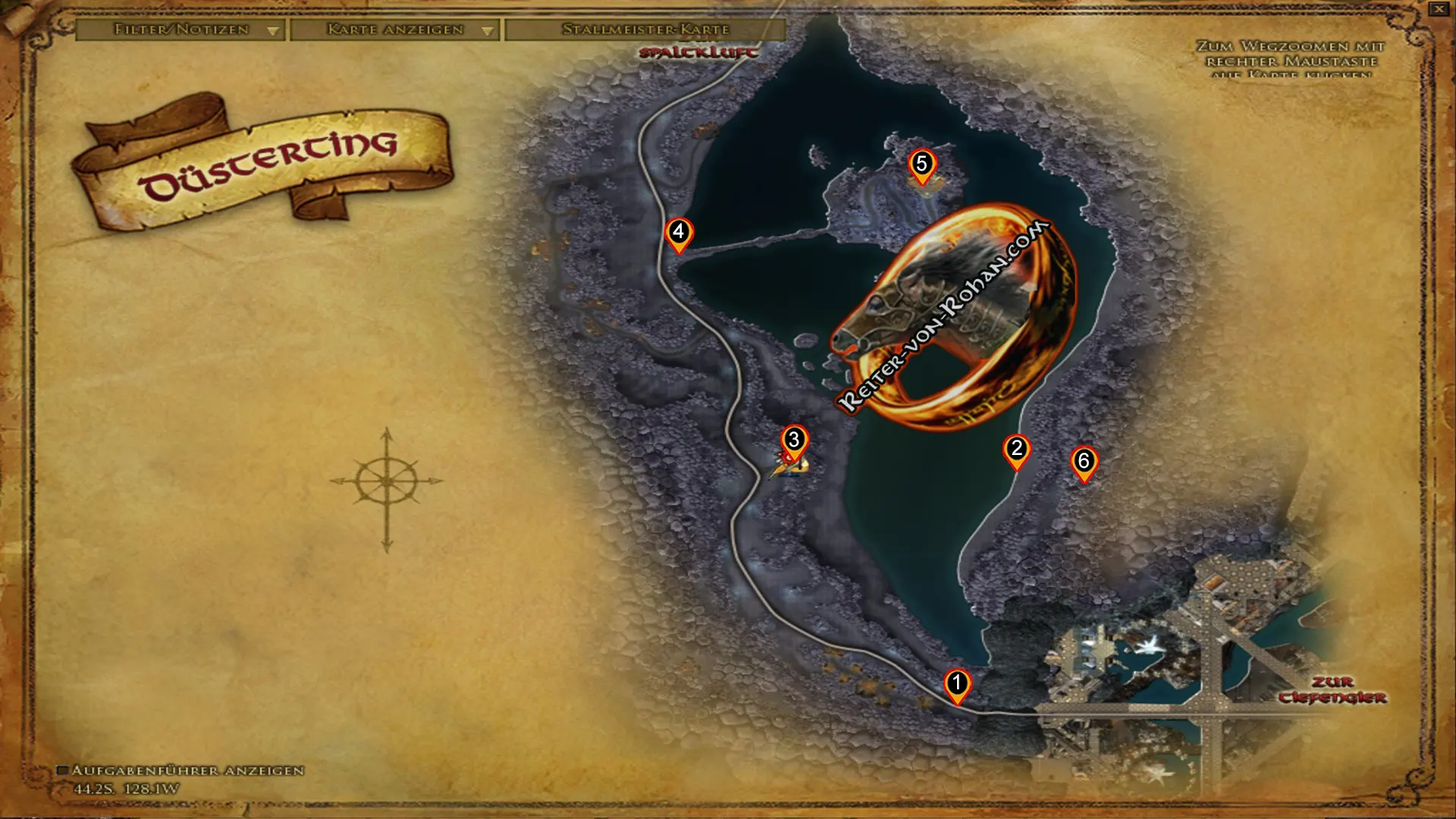Click map marker 5 on the northern island
This screenshot has width=1456, height=819.
pyautogui.click(x=922, y=163)
